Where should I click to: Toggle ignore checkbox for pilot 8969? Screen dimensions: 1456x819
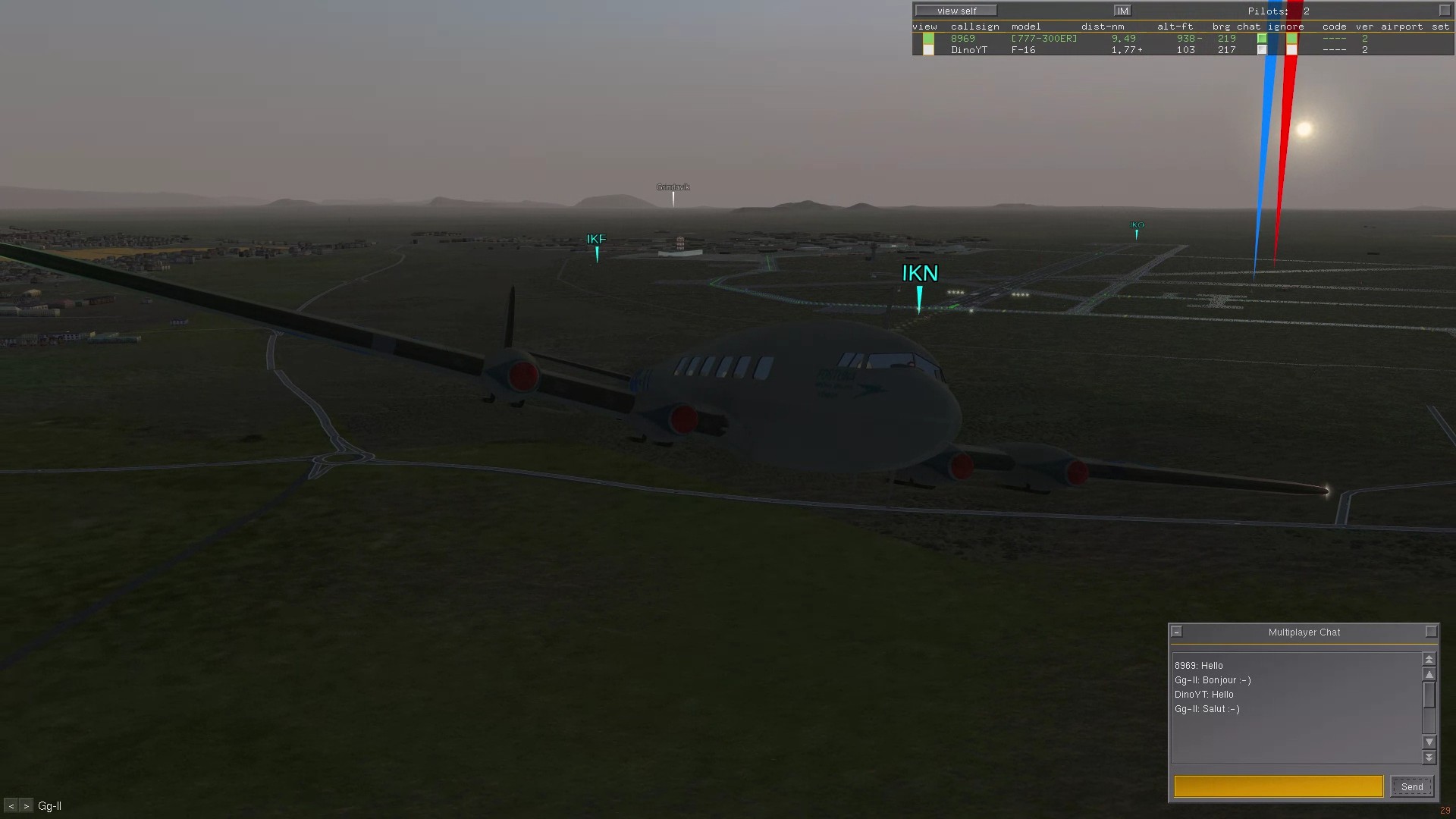point(1291,38)
